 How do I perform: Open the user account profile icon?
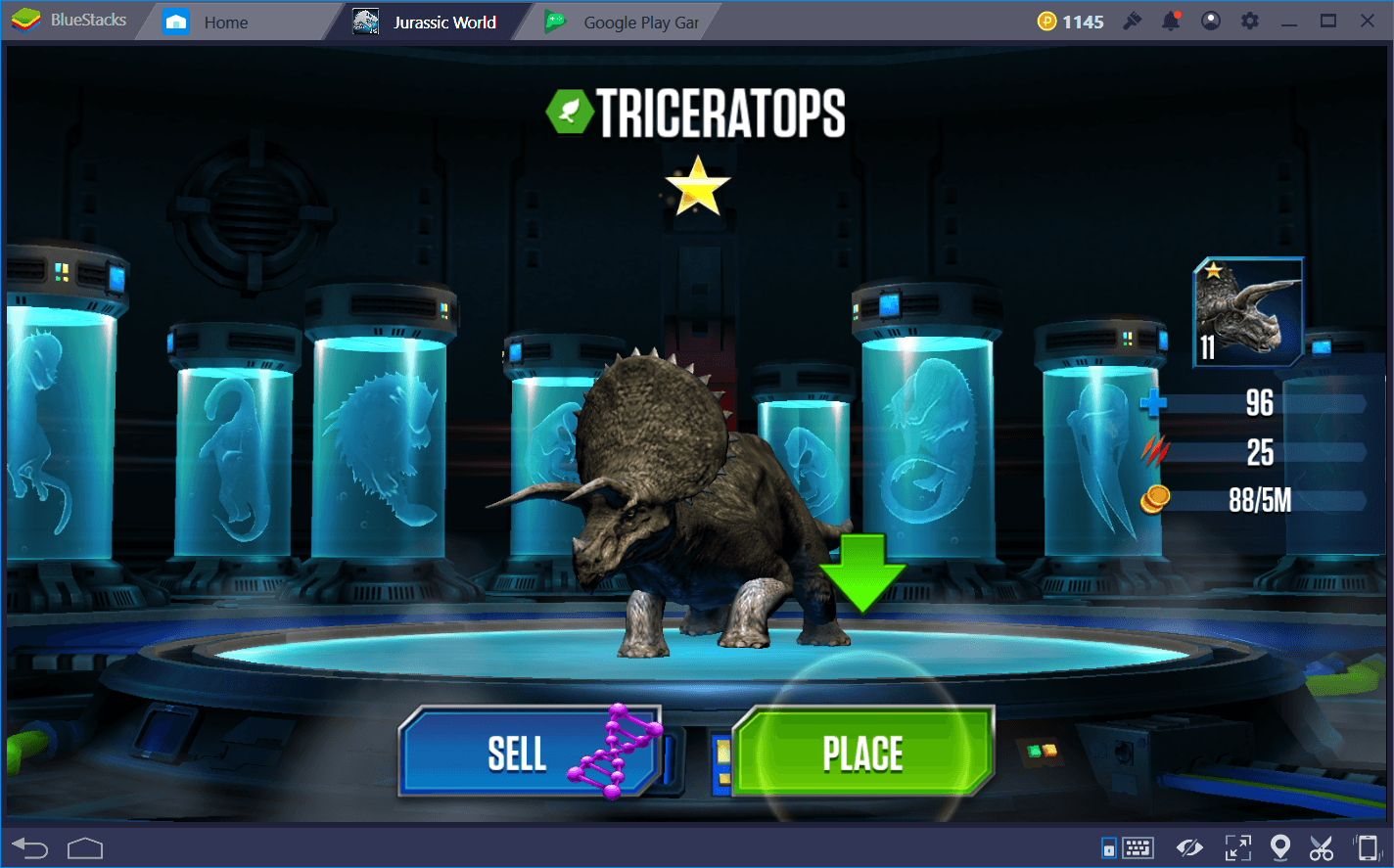(1211, 20)
